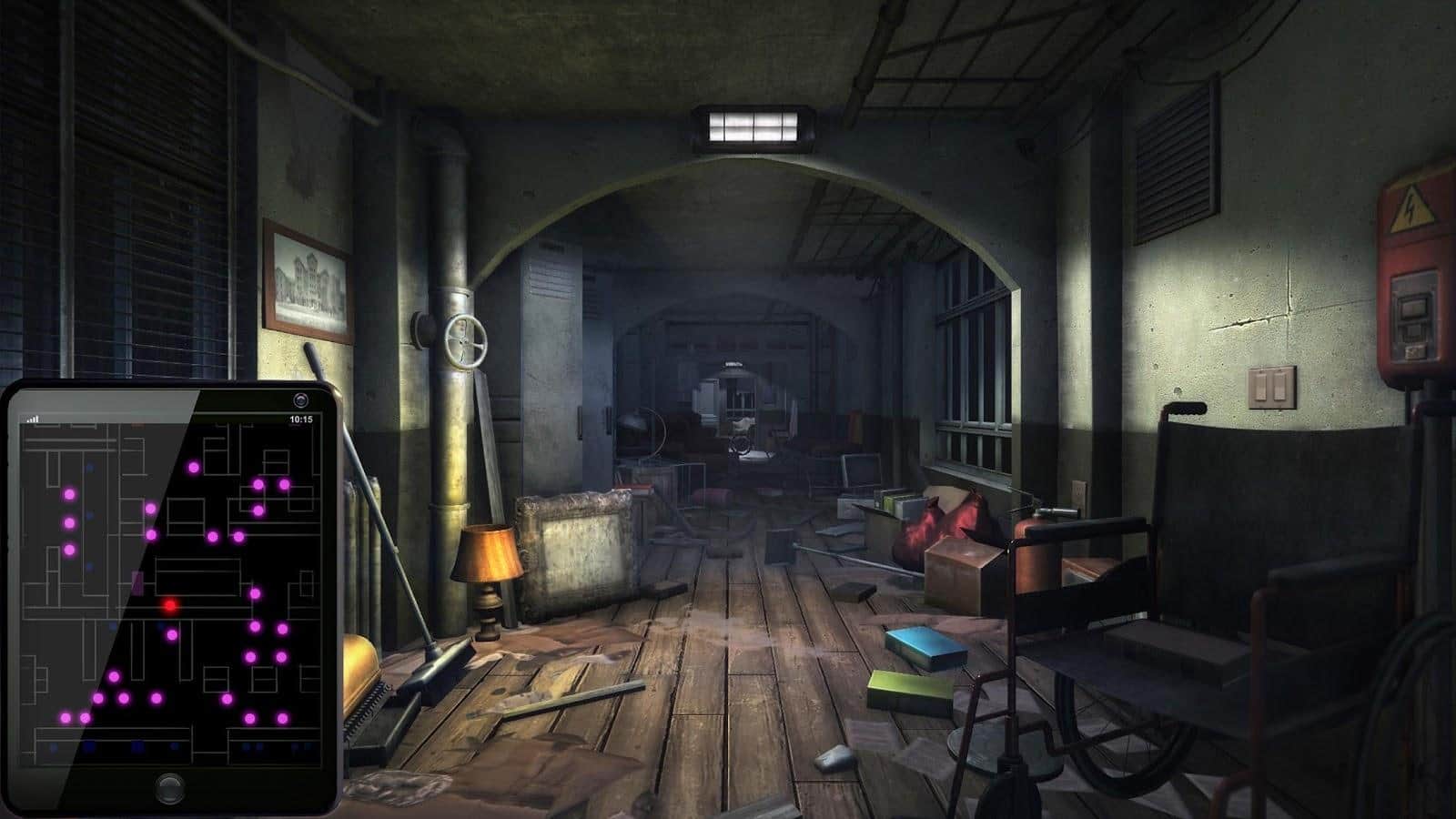Flip the right wall light switch
The height and width of the screenshot is (819, 1456).
tap(1280, 386)
